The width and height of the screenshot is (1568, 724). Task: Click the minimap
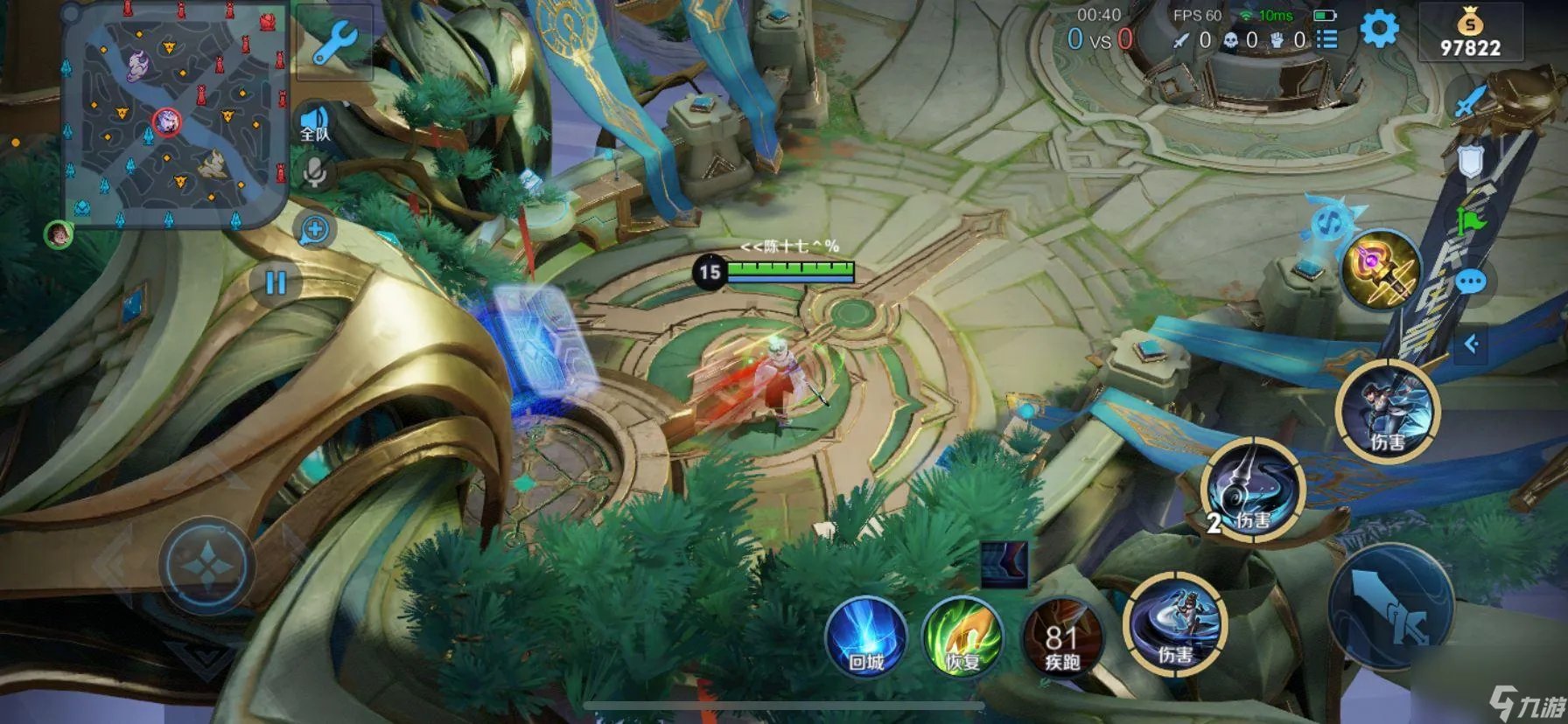(174, 115)
